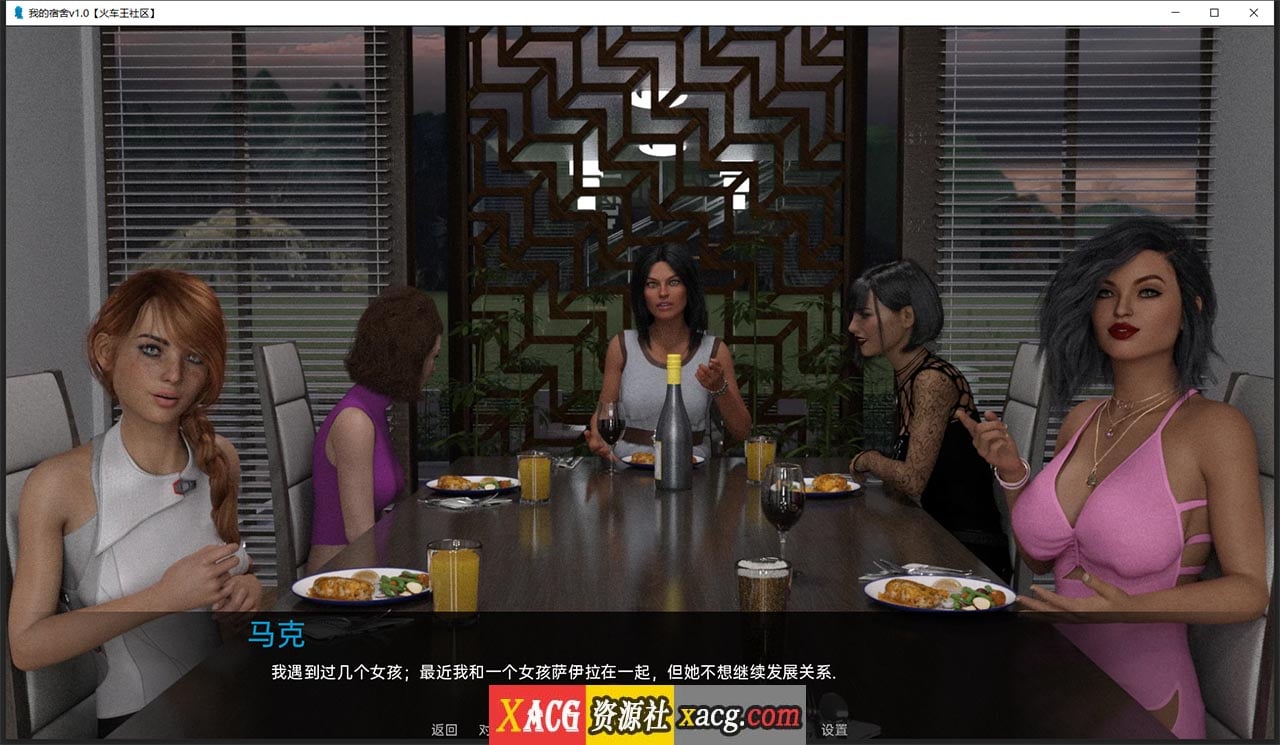Click the close icon on the title bar

click(1253, 13)
